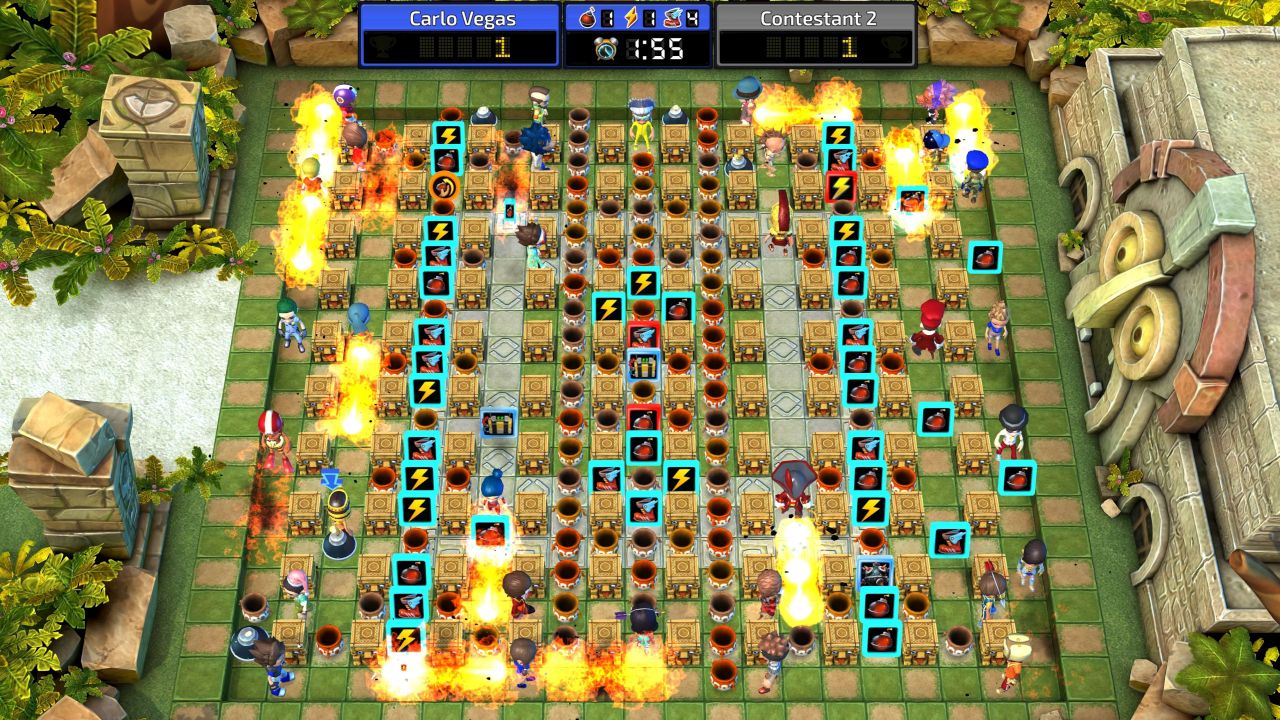Click the alarm clock icon beside the timer
The image size is (1280, 720).
(x=607, y=47)
